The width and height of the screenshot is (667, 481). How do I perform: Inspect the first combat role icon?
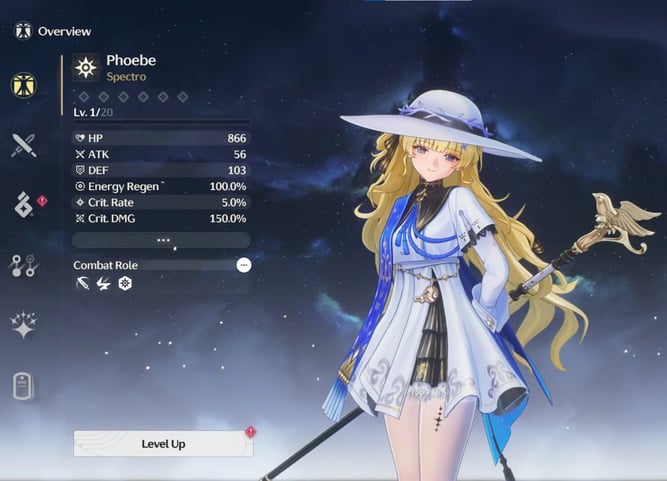[82, 284]
